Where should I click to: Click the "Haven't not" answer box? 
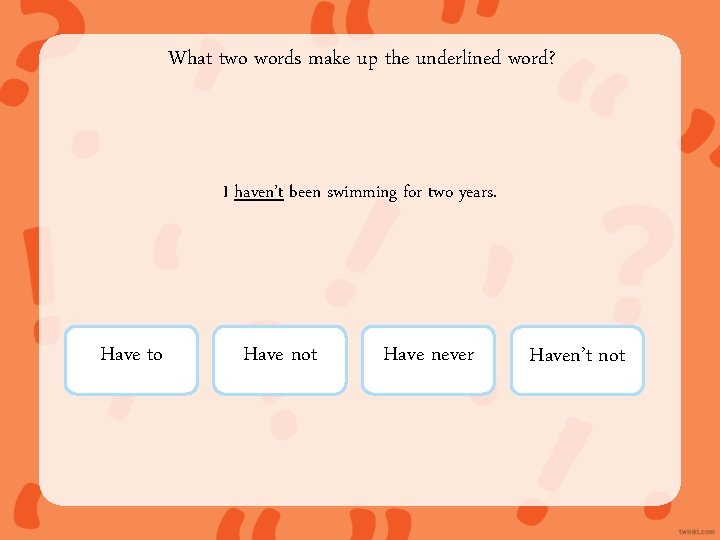(577, 359)
